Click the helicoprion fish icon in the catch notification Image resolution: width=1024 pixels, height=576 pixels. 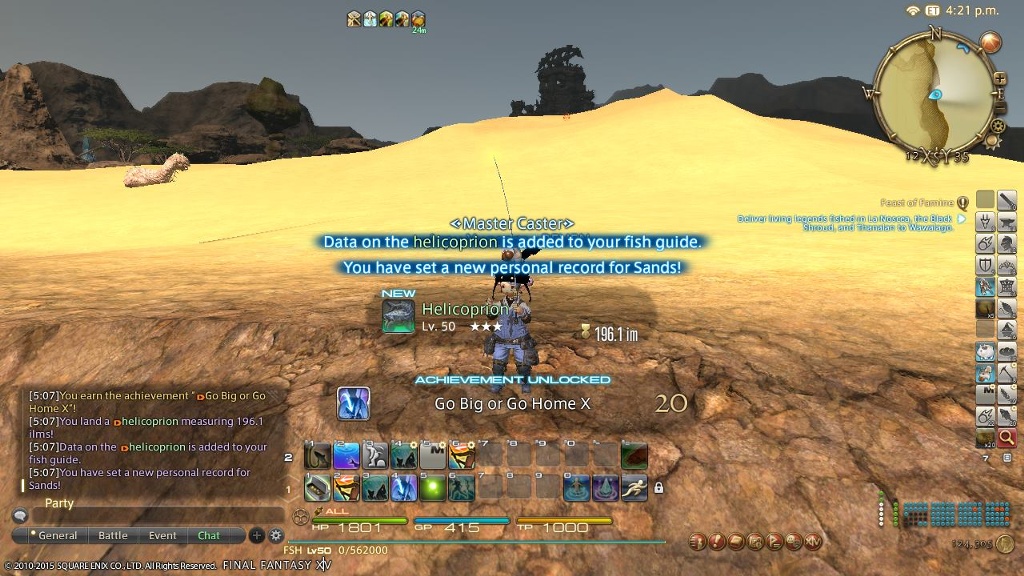[398, 316]
